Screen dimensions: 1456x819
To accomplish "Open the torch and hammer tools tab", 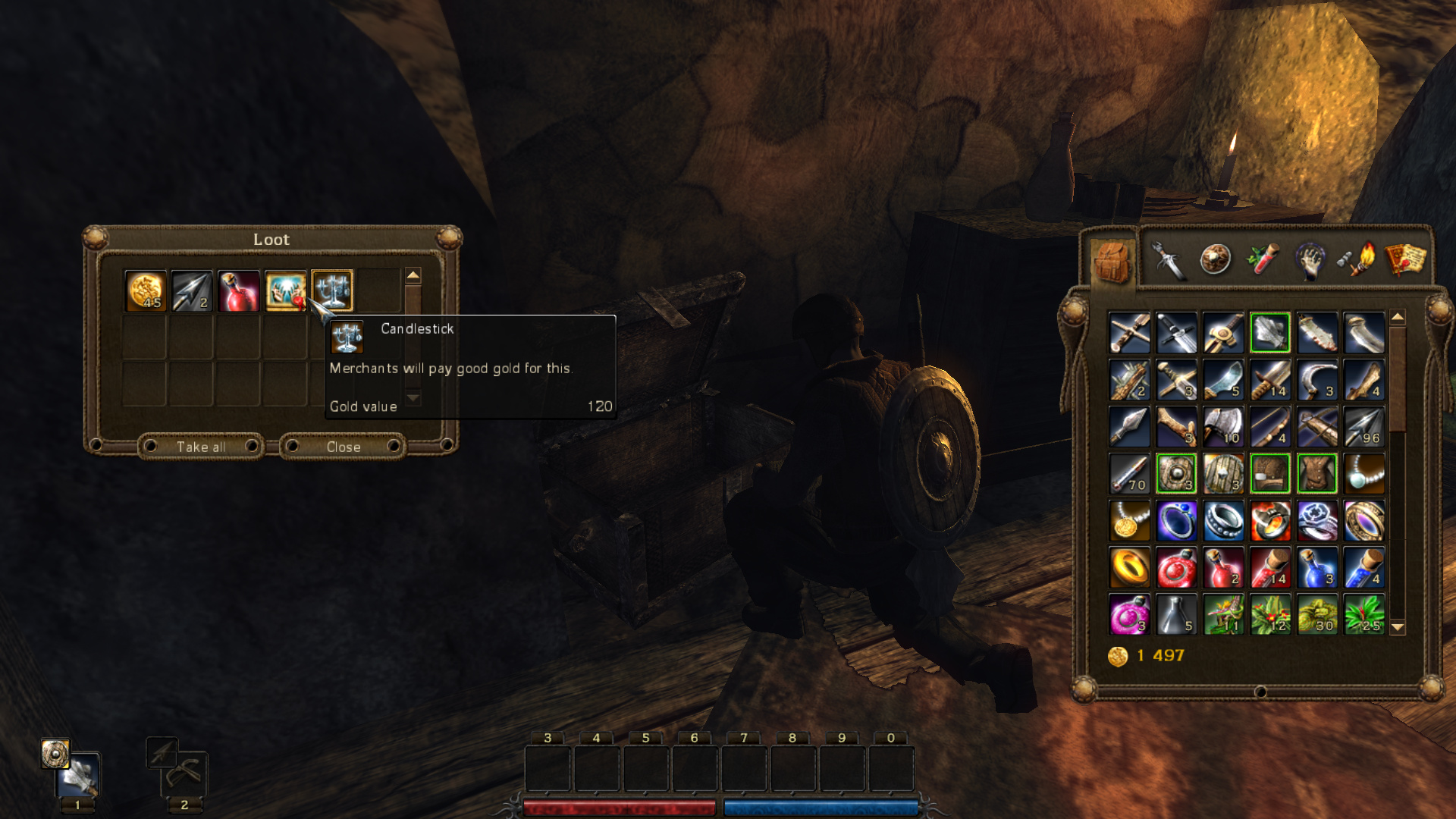I will tap(1357, 260).
